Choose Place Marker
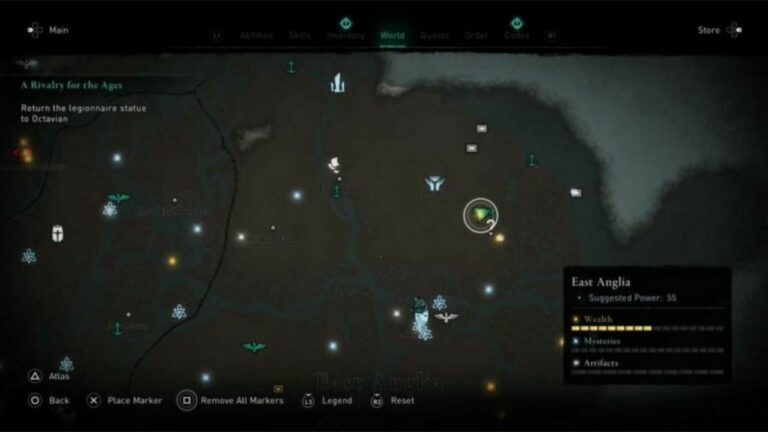Viewport: 768px width, 432px height. click(x=134, y=400)
